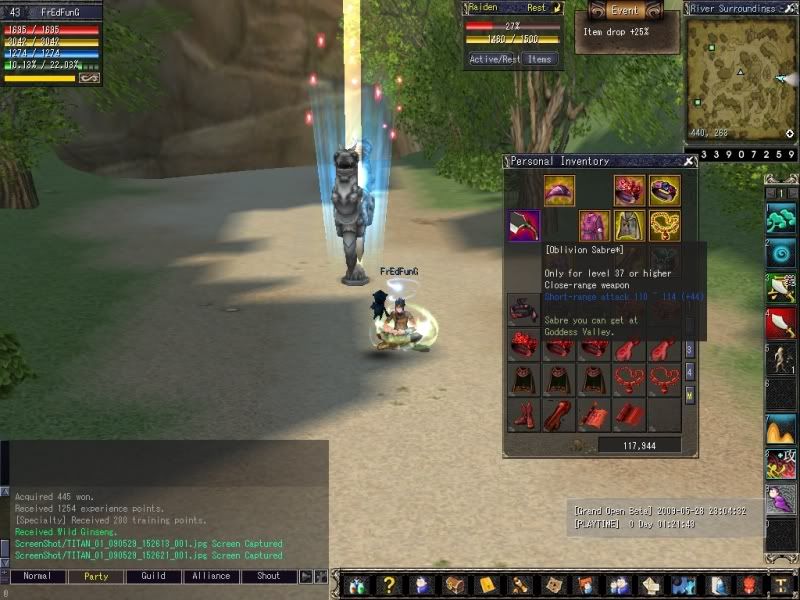Screen dimensions: 800x600
Task: Switch to the Guild chat tab
Action: pyautogui.click(x=153, y=576)
